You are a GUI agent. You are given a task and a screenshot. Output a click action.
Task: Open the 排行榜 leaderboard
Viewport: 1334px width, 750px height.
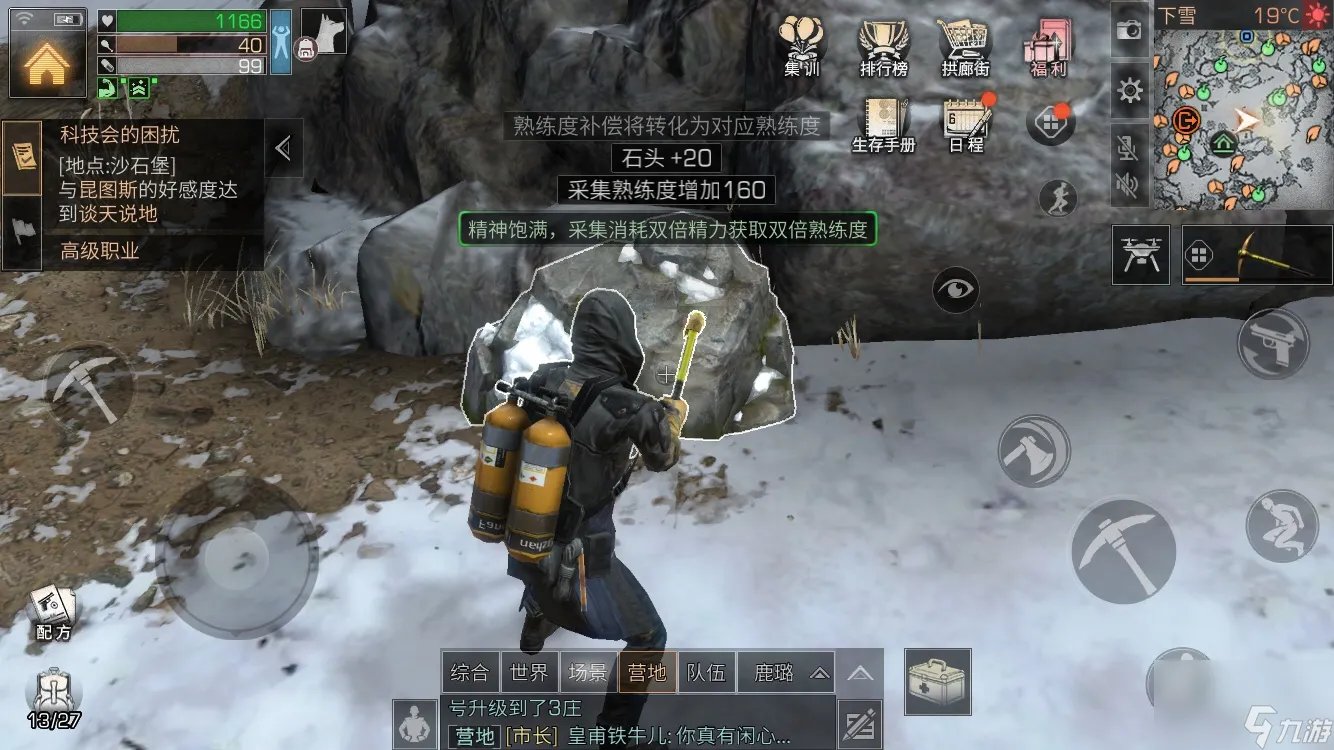point(883,45)
